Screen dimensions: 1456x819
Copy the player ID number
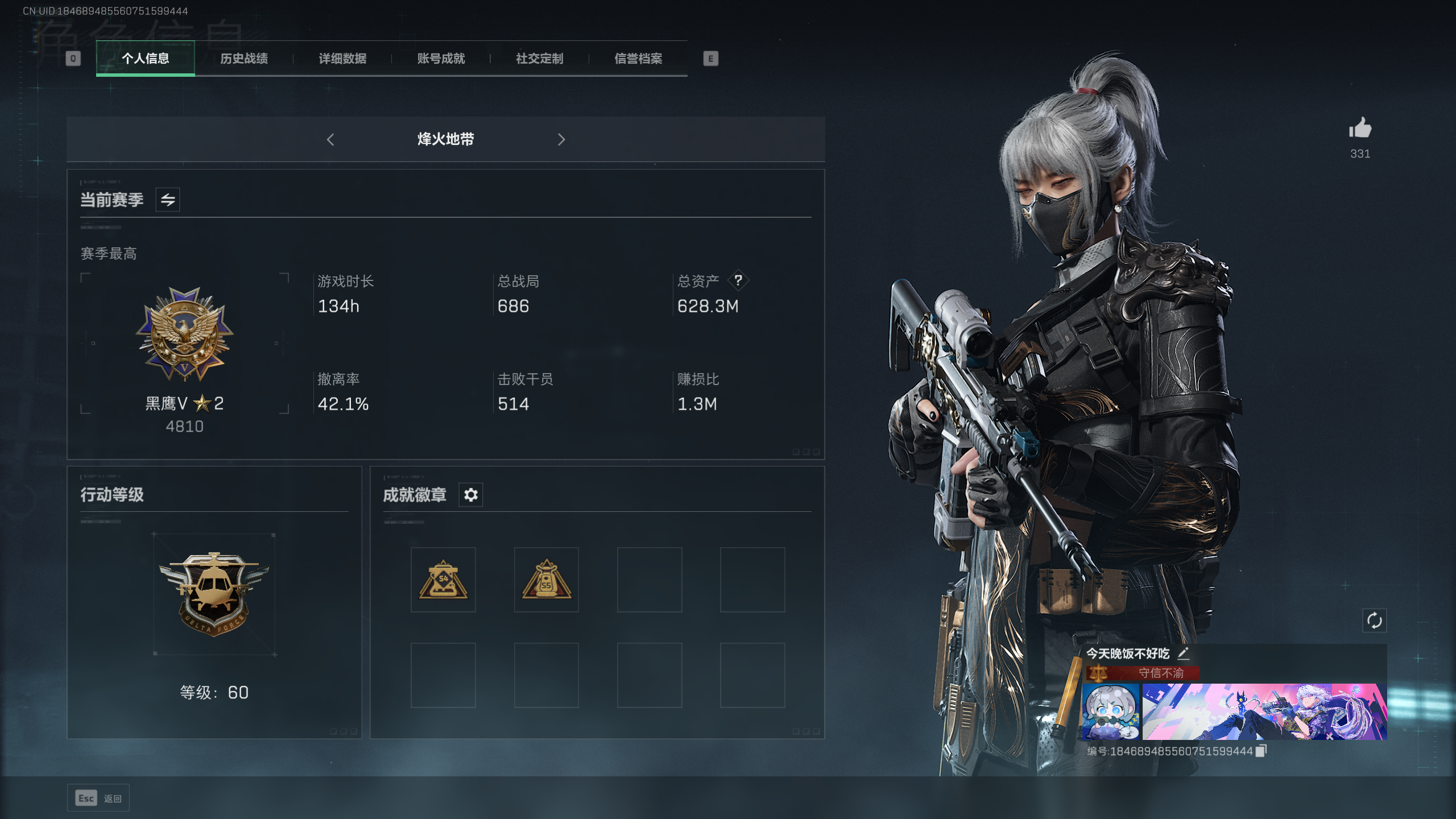pos(1261,751)
